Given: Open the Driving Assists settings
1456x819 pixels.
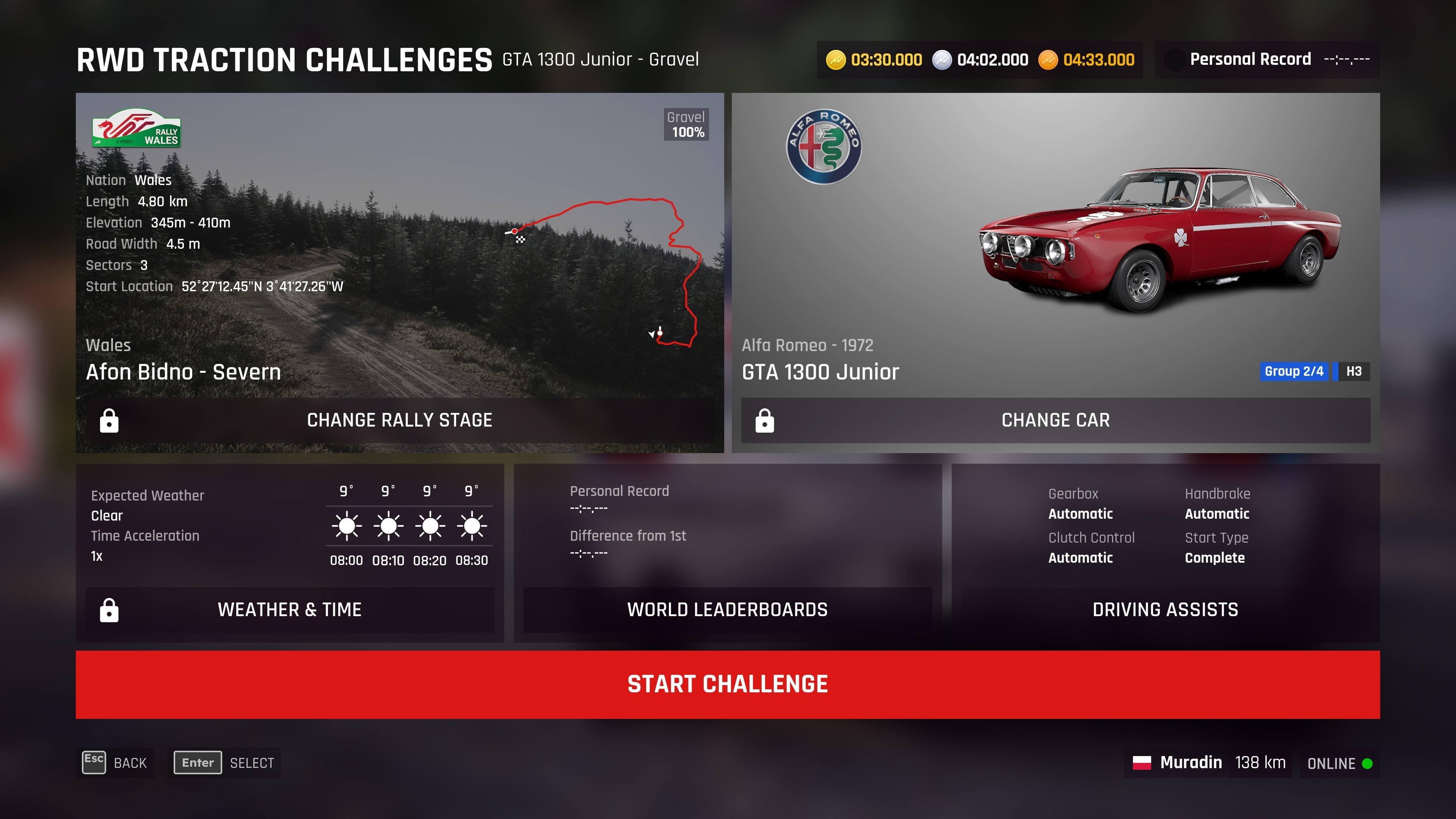Looking at the screenshot, I should [x=1165, y=609].
